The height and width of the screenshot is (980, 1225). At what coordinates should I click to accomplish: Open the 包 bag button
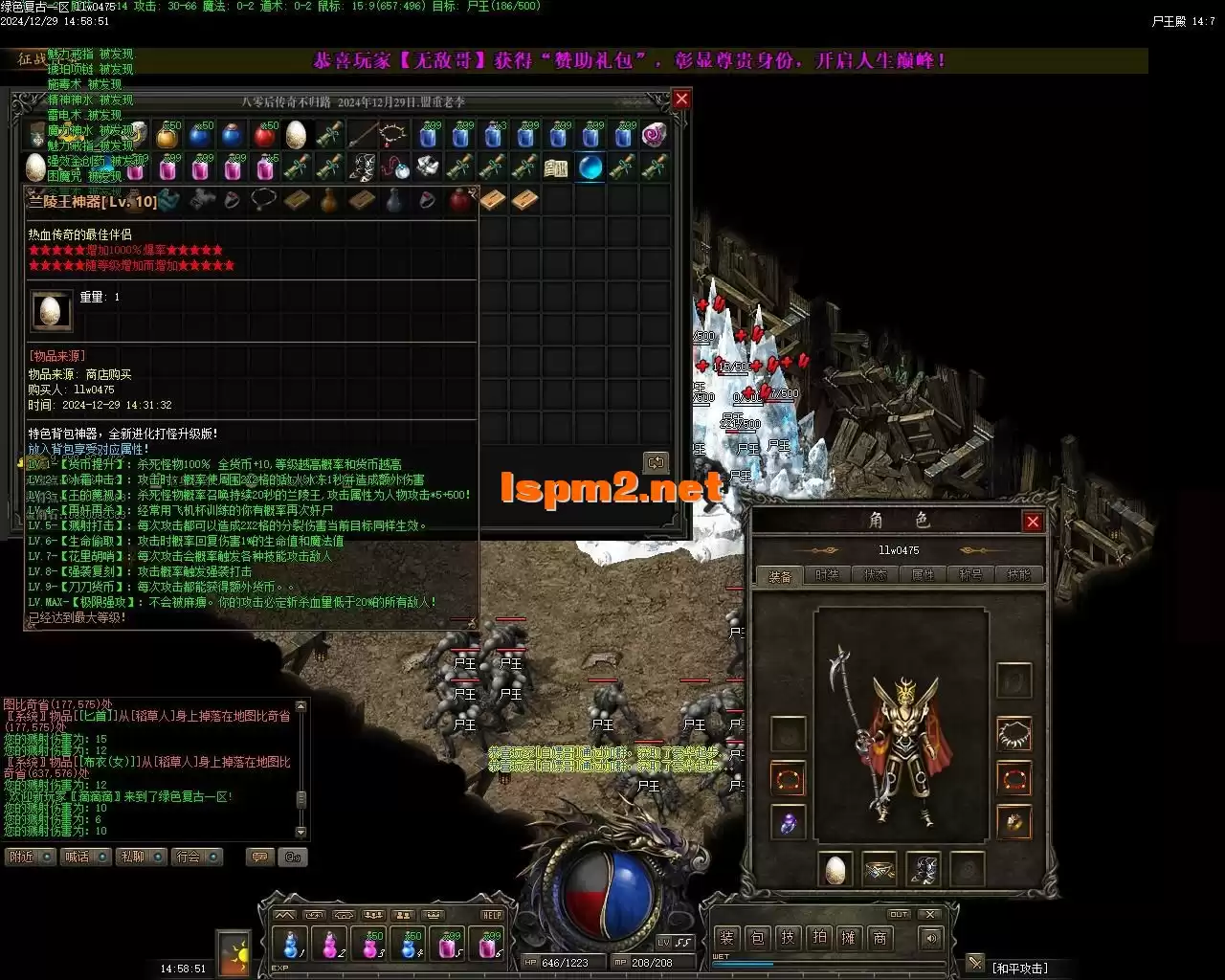tap(757, 938)
